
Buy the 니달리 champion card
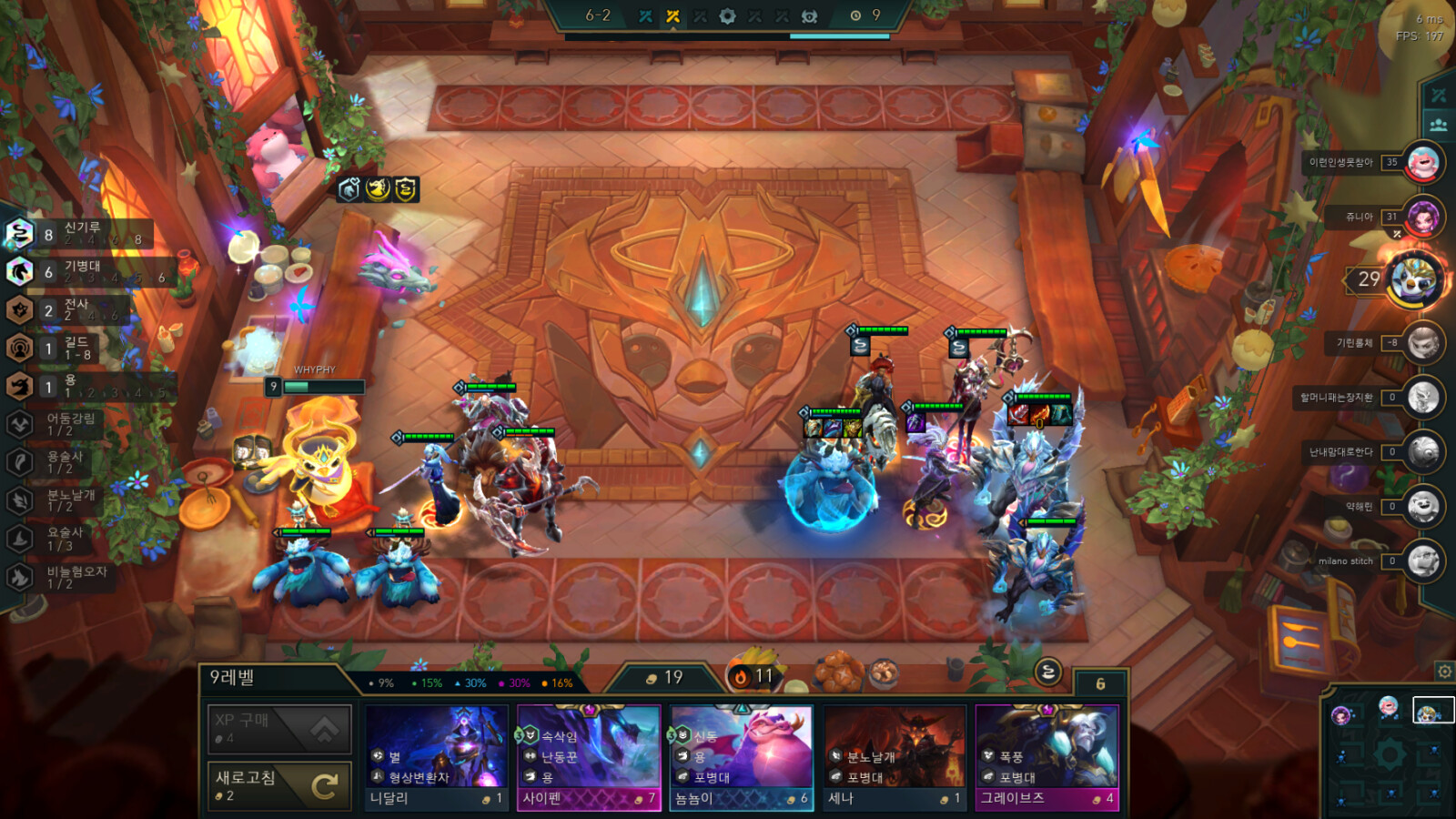(437, 757)
